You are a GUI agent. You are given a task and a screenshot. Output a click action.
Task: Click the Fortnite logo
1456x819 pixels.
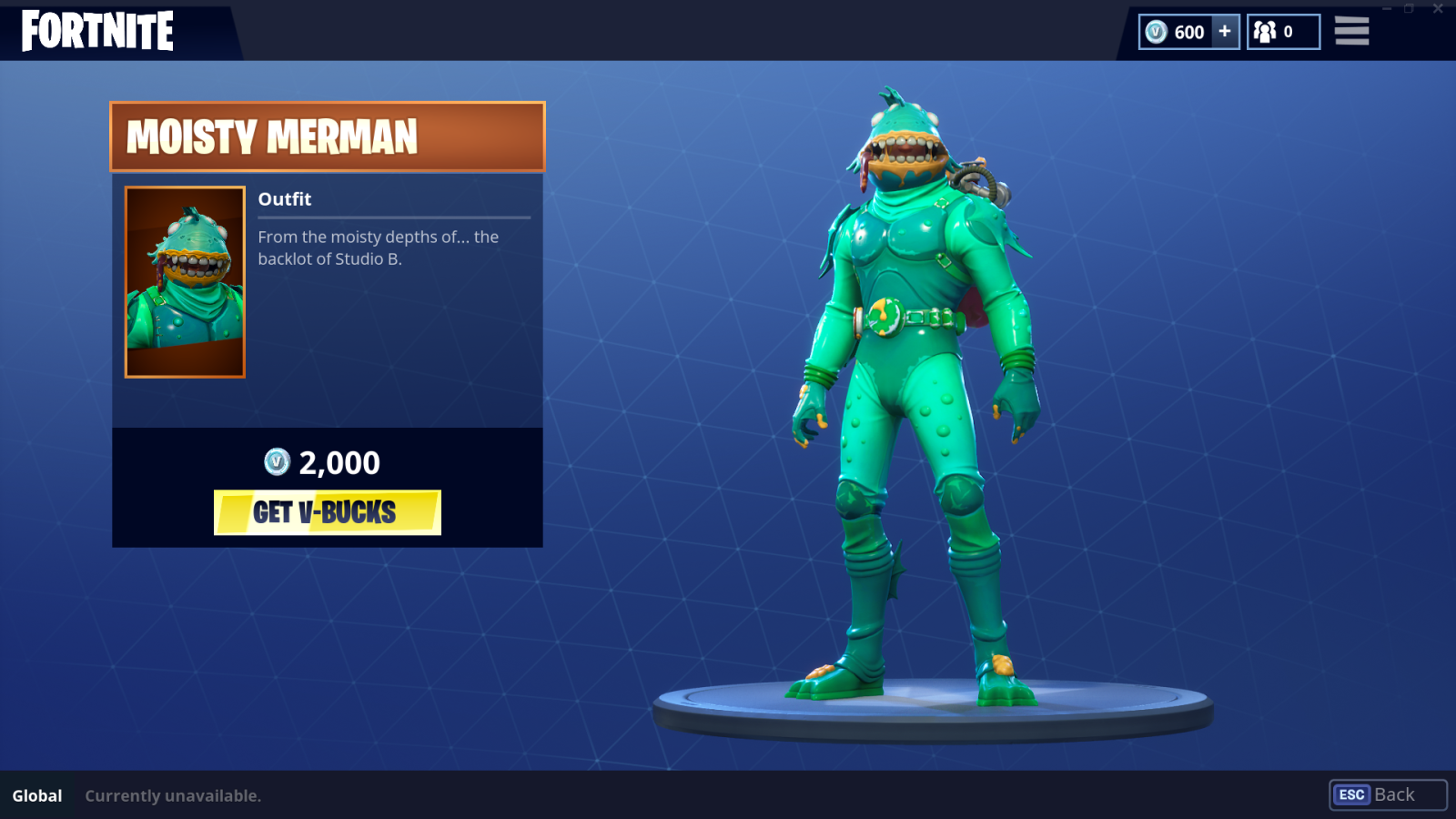96,30
